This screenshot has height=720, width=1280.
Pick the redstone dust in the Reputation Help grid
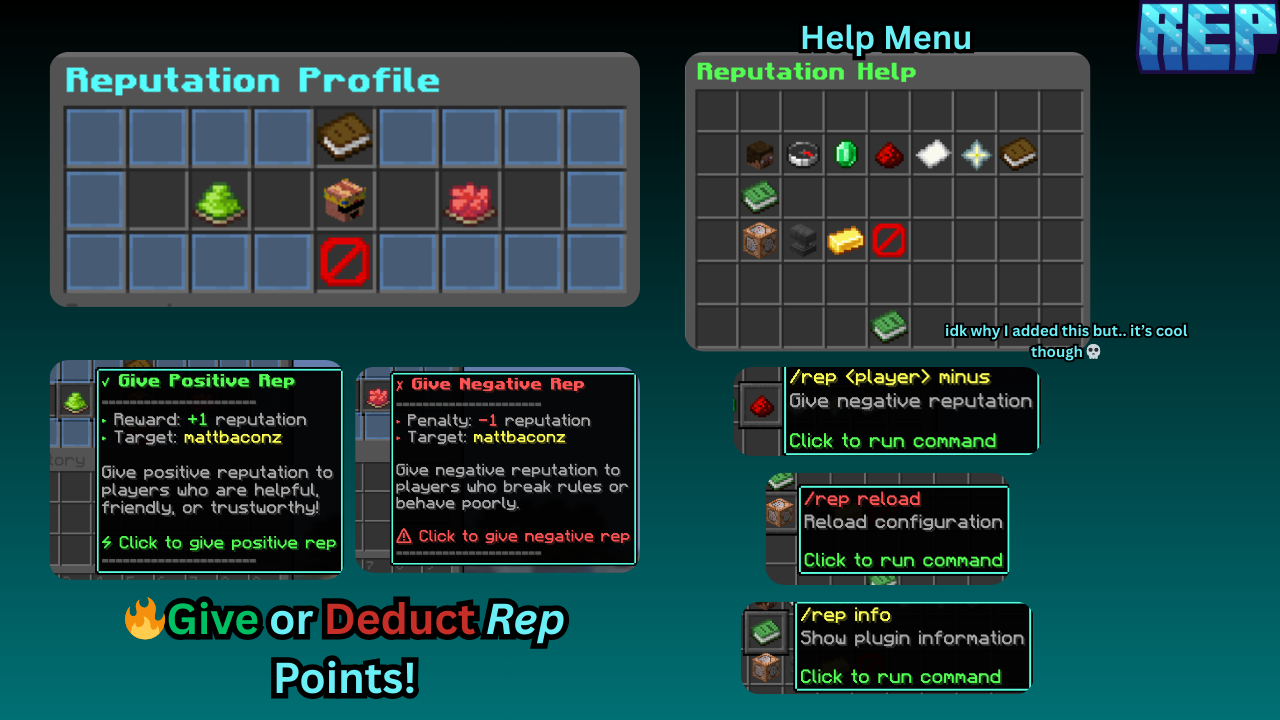point(889,155)
